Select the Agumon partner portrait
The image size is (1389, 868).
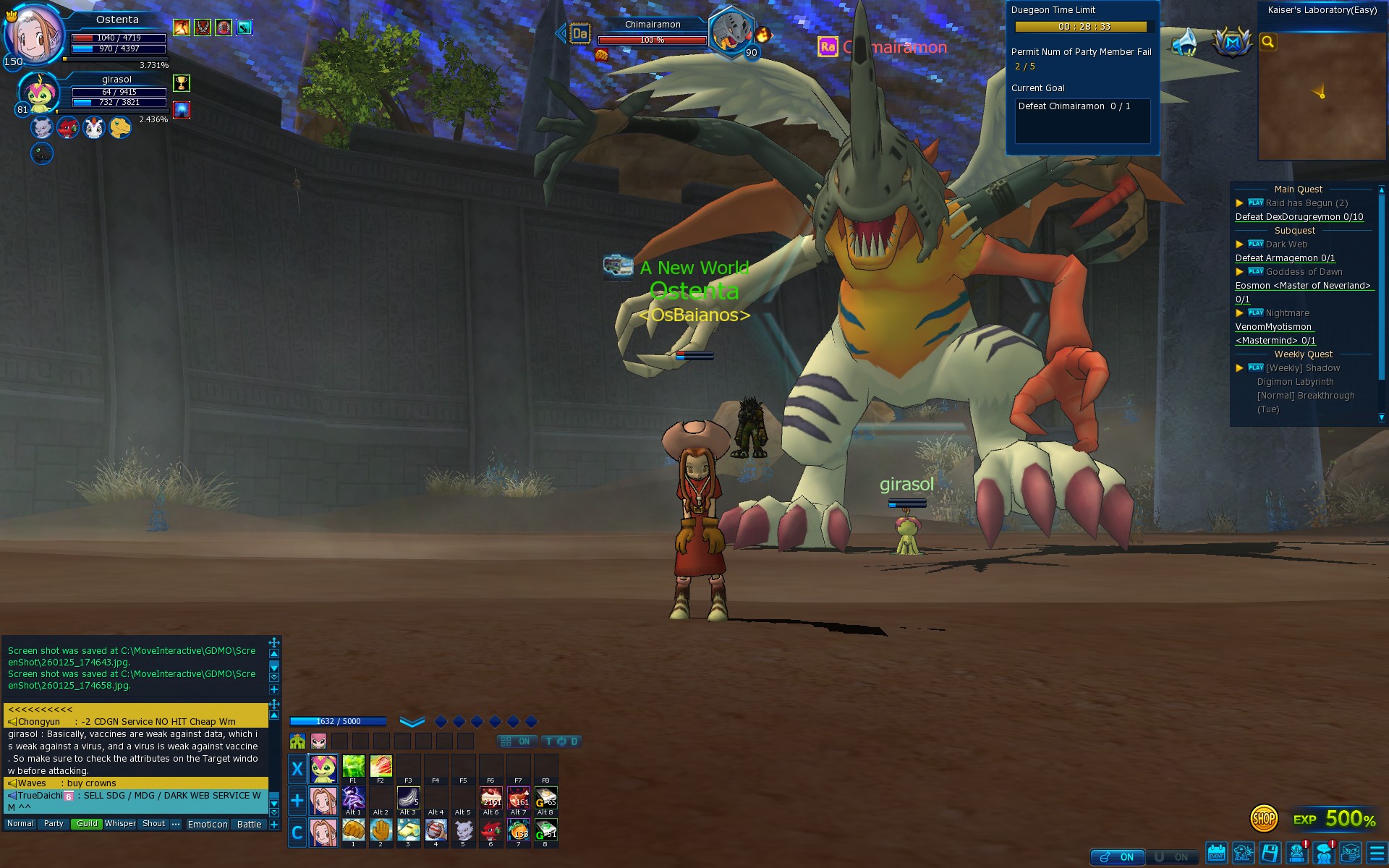click(120, 128)
